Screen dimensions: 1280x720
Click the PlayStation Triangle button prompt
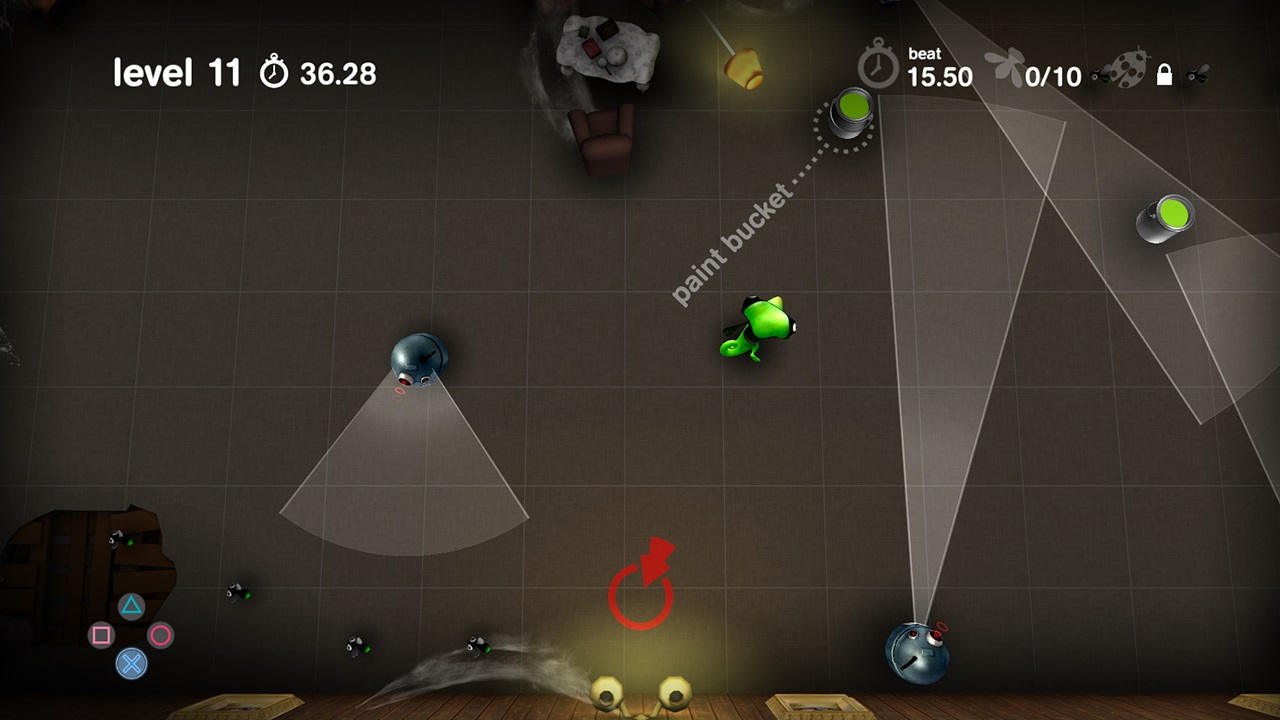point(131,607)
